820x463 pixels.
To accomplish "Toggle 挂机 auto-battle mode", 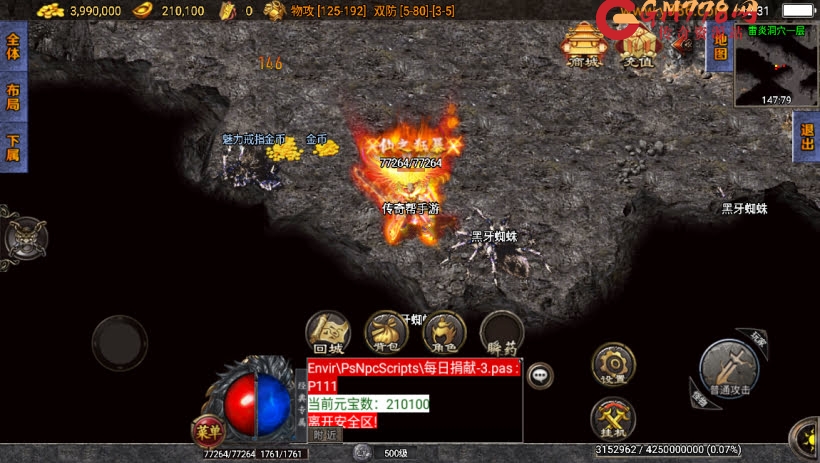I will tap(612, 418).
